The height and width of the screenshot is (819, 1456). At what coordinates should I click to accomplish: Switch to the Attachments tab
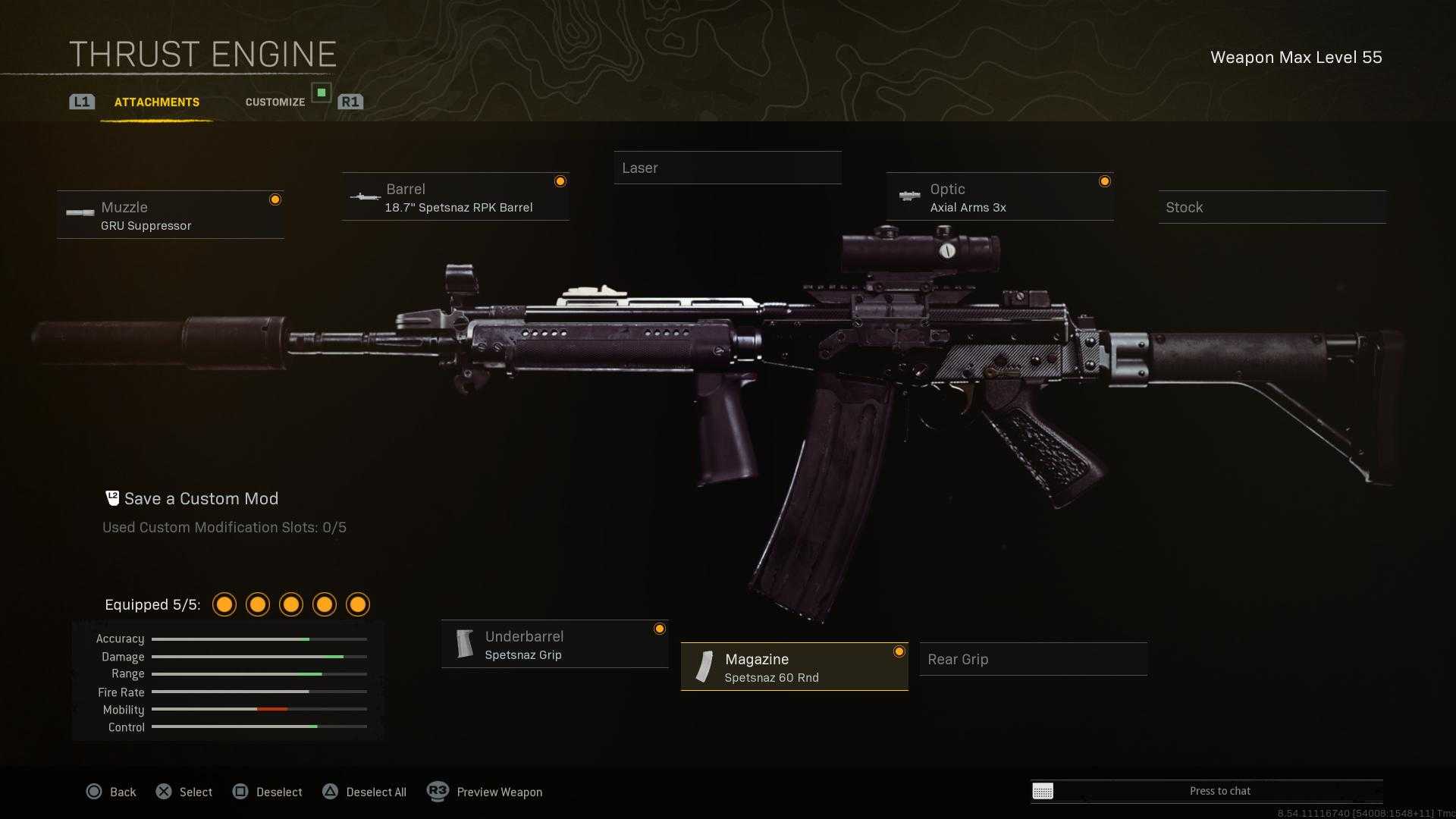coord(157,102)
